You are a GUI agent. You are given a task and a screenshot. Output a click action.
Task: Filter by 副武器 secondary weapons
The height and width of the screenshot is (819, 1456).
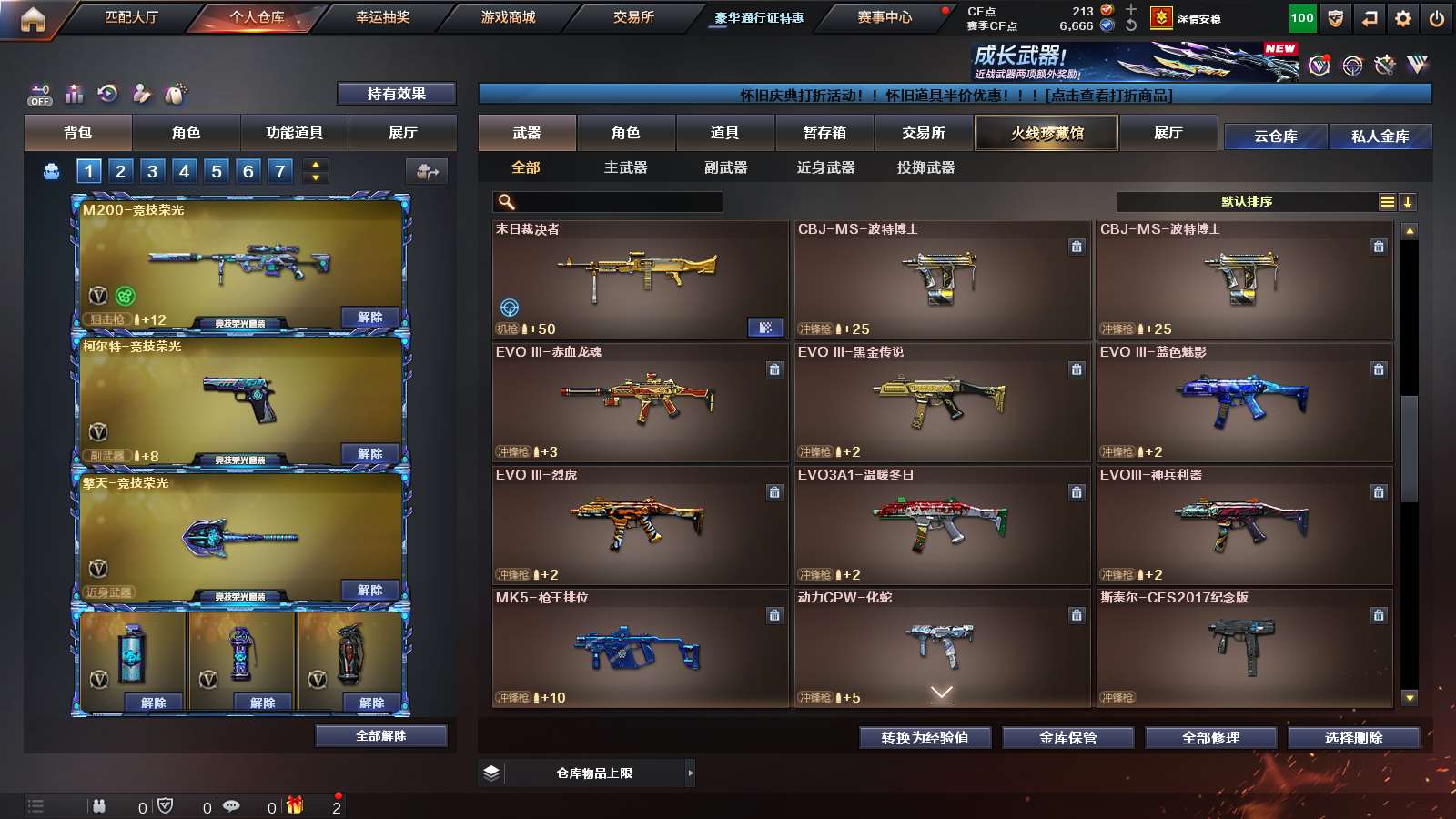(725, 167)
